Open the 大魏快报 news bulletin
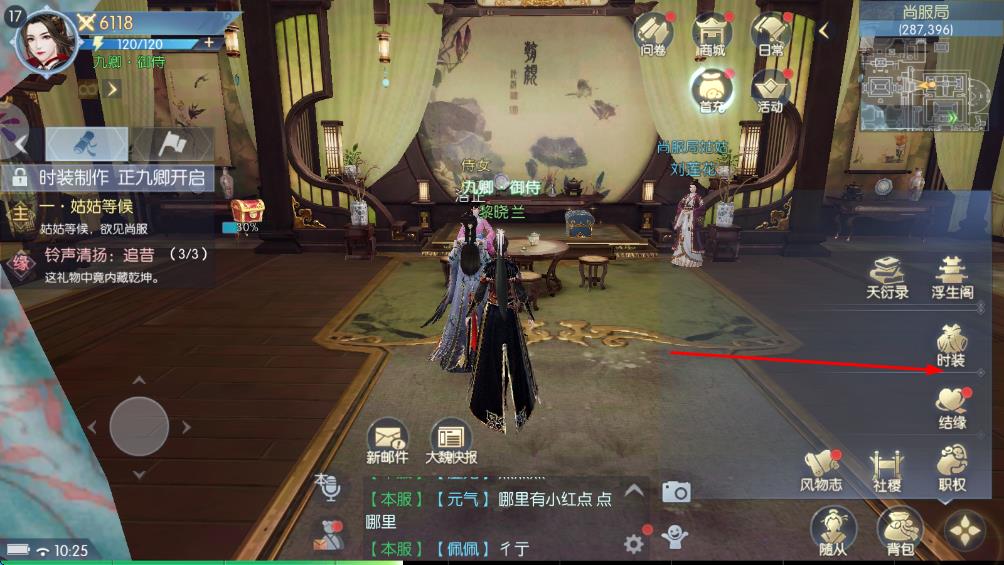Screen dimensions: 1004x565 pyautogui.click(x=451, y=439)
